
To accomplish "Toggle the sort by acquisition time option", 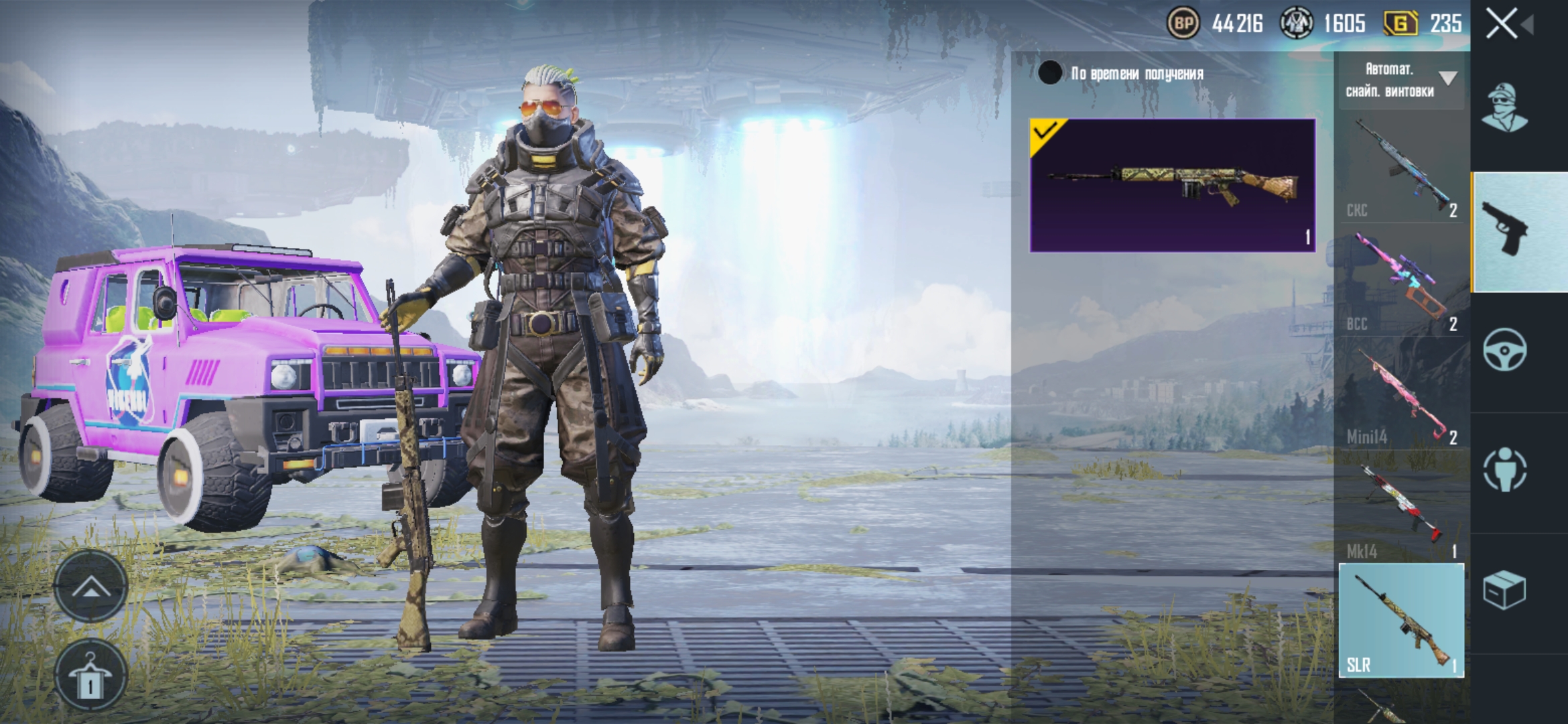I will [x=1050, y=73].
